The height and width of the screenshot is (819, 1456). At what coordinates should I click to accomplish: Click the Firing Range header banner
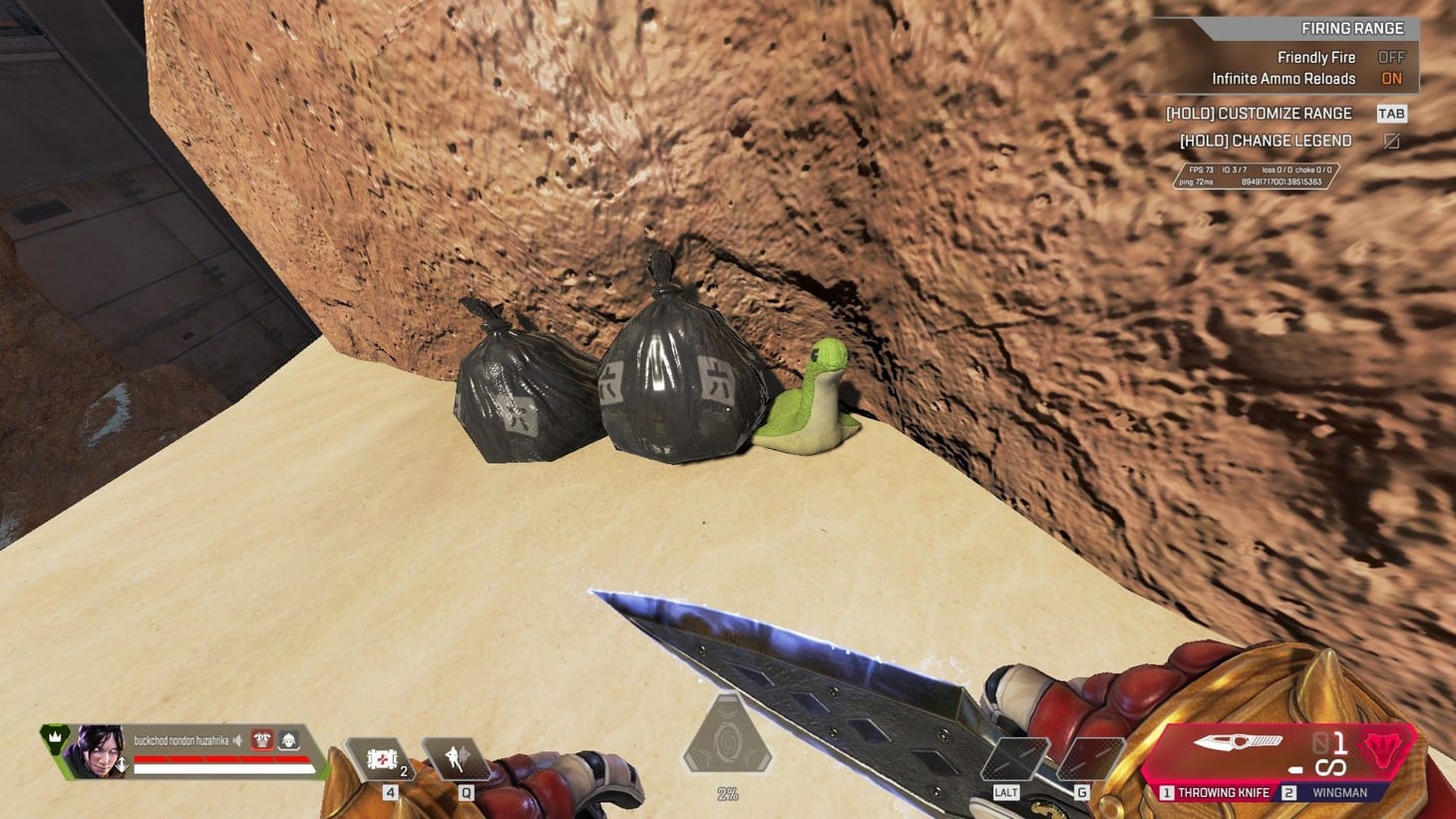[x=1354, y=28]
